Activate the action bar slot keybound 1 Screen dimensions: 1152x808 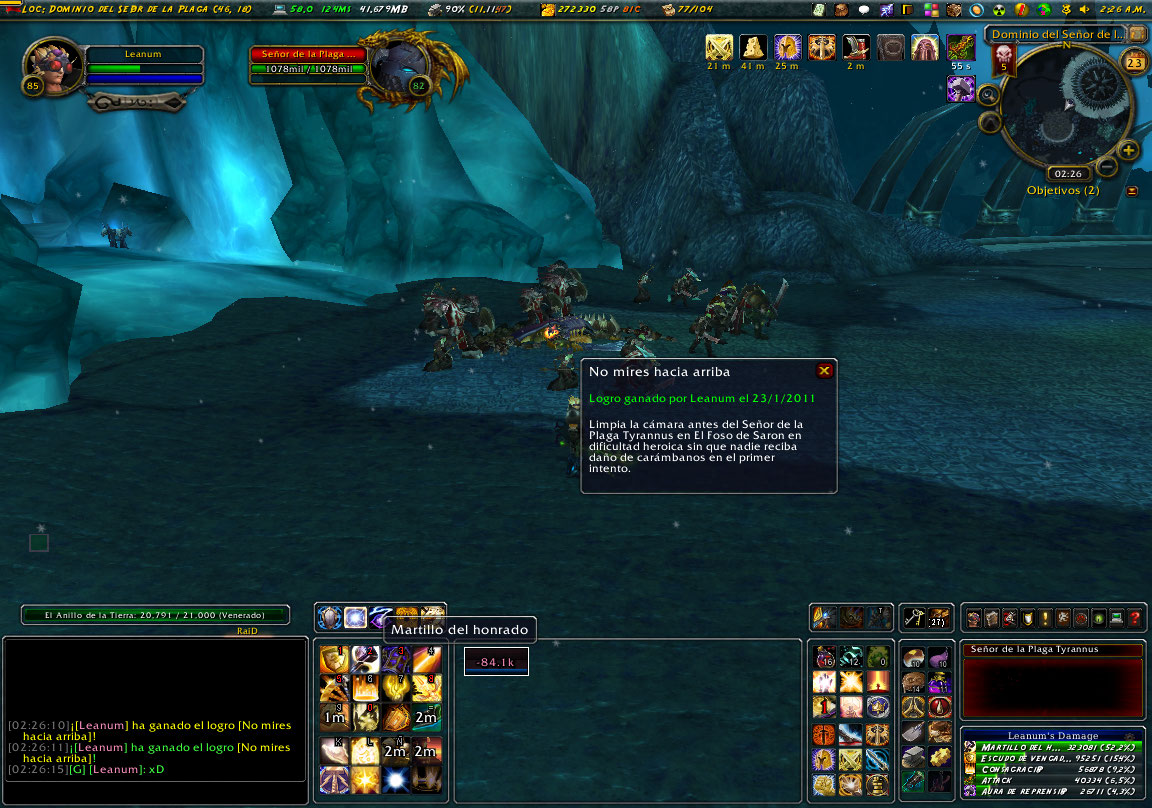(x=332, y=659)
